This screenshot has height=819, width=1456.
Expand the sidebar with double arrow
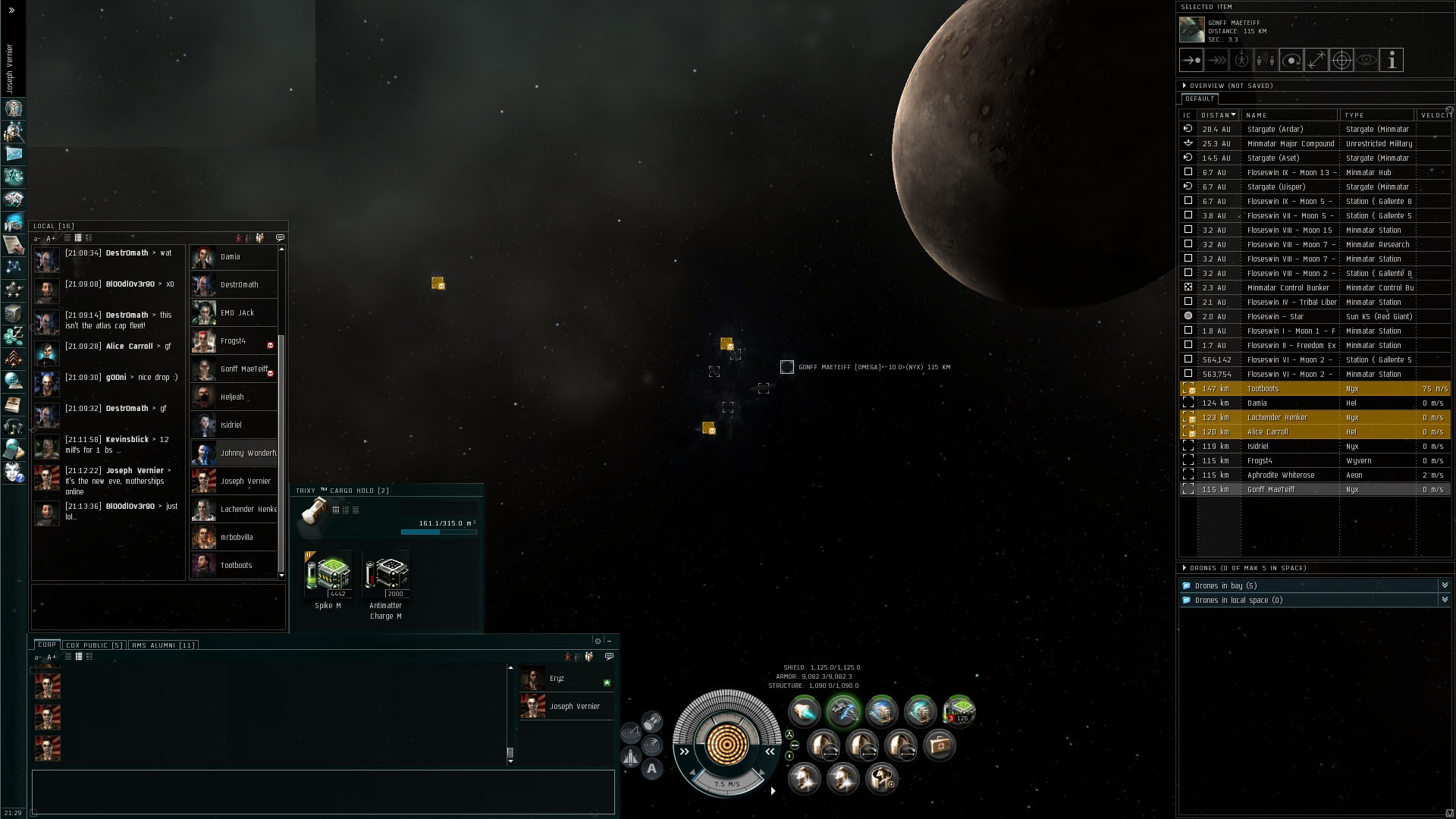[x=11, y=11]
